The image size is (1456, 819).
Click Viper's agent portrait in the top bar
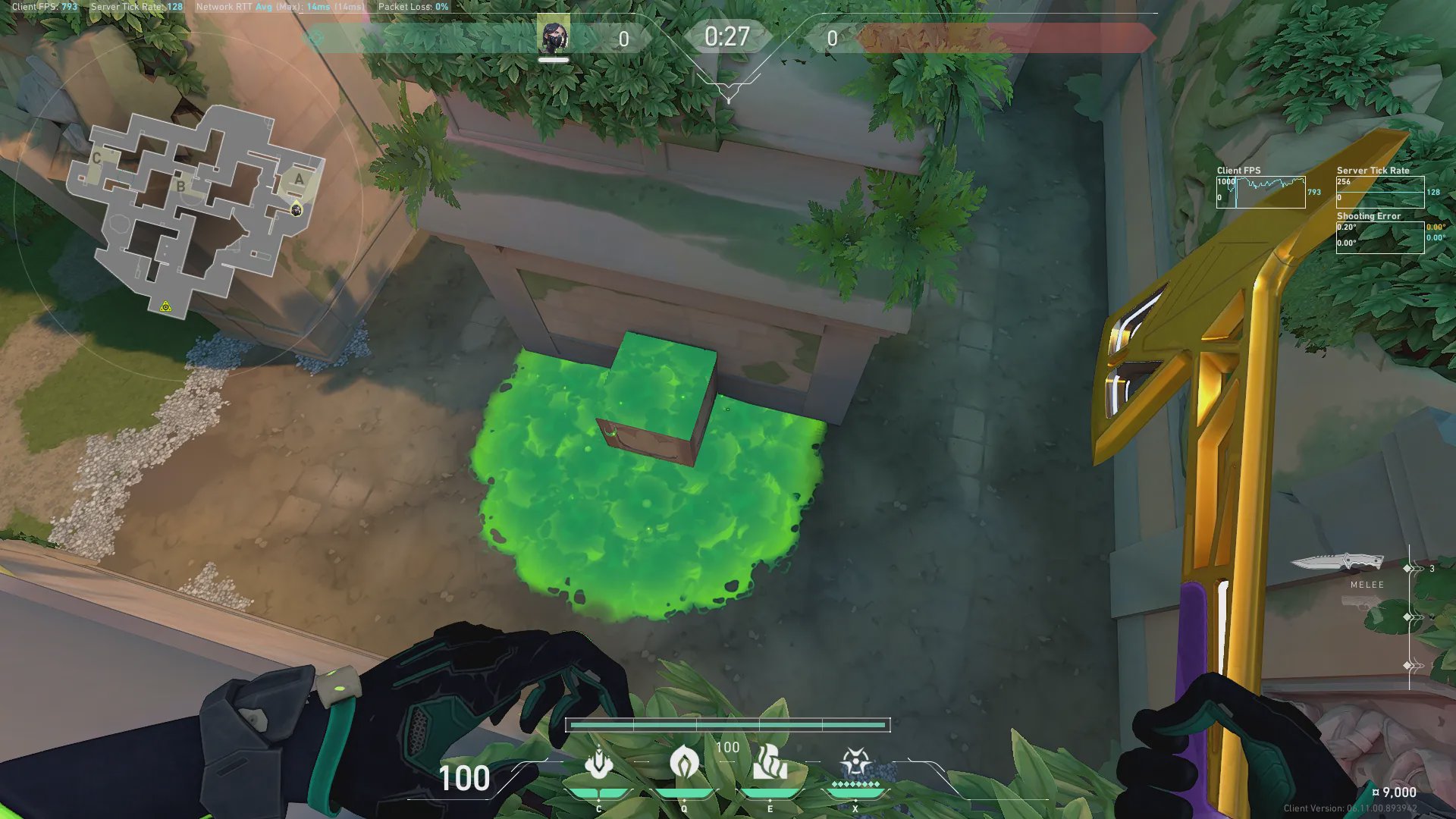[553, 36]
